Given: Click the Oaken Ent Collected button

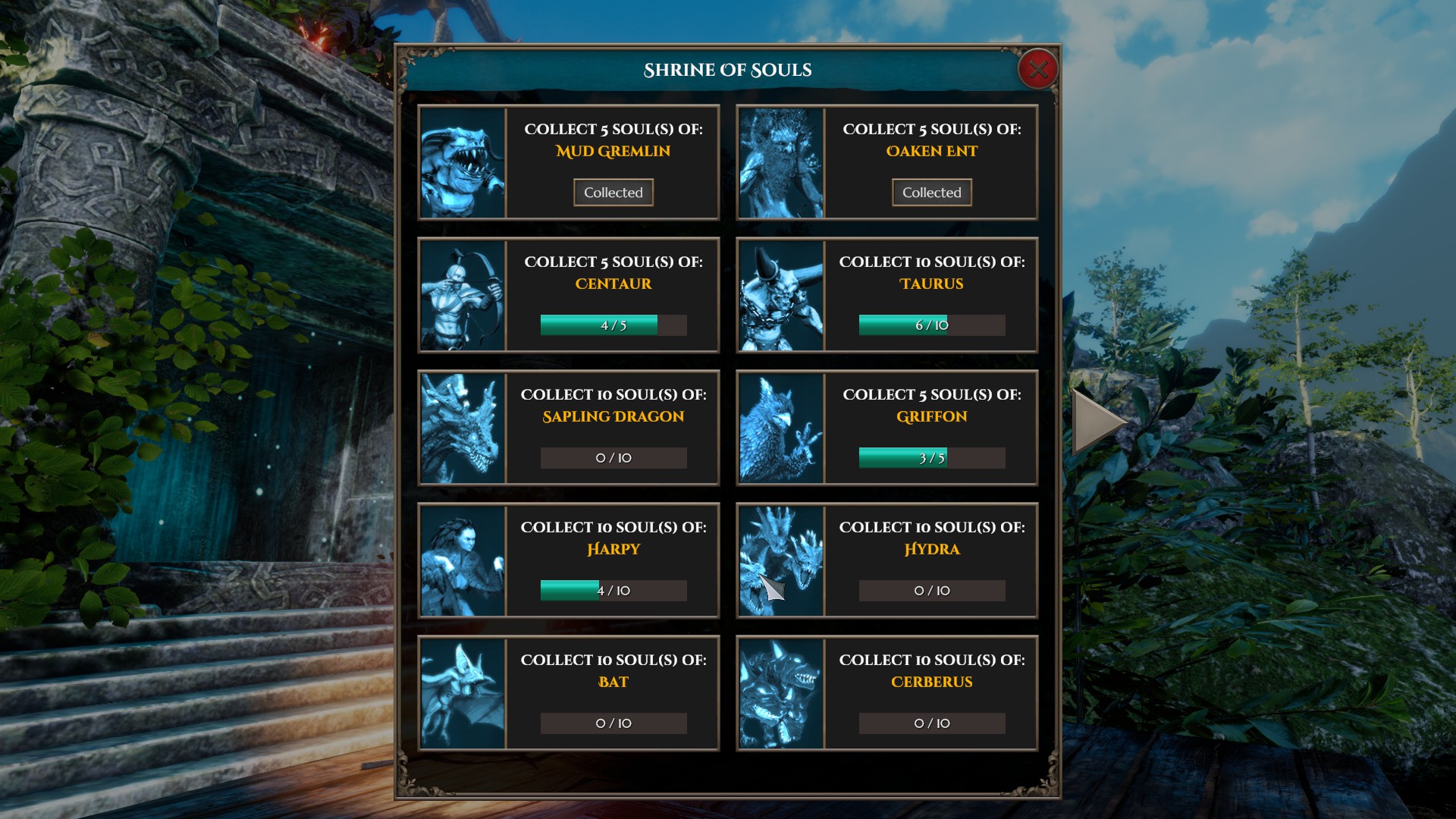Looking at the screenshot, I should pyautogui.click(x=931, y=193).
